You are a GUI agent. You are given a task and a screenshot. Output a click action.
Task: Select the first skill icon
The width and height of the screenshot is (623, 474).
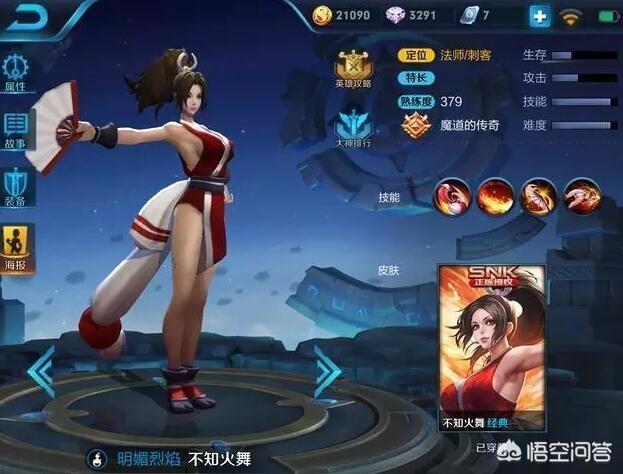(450, 197)
